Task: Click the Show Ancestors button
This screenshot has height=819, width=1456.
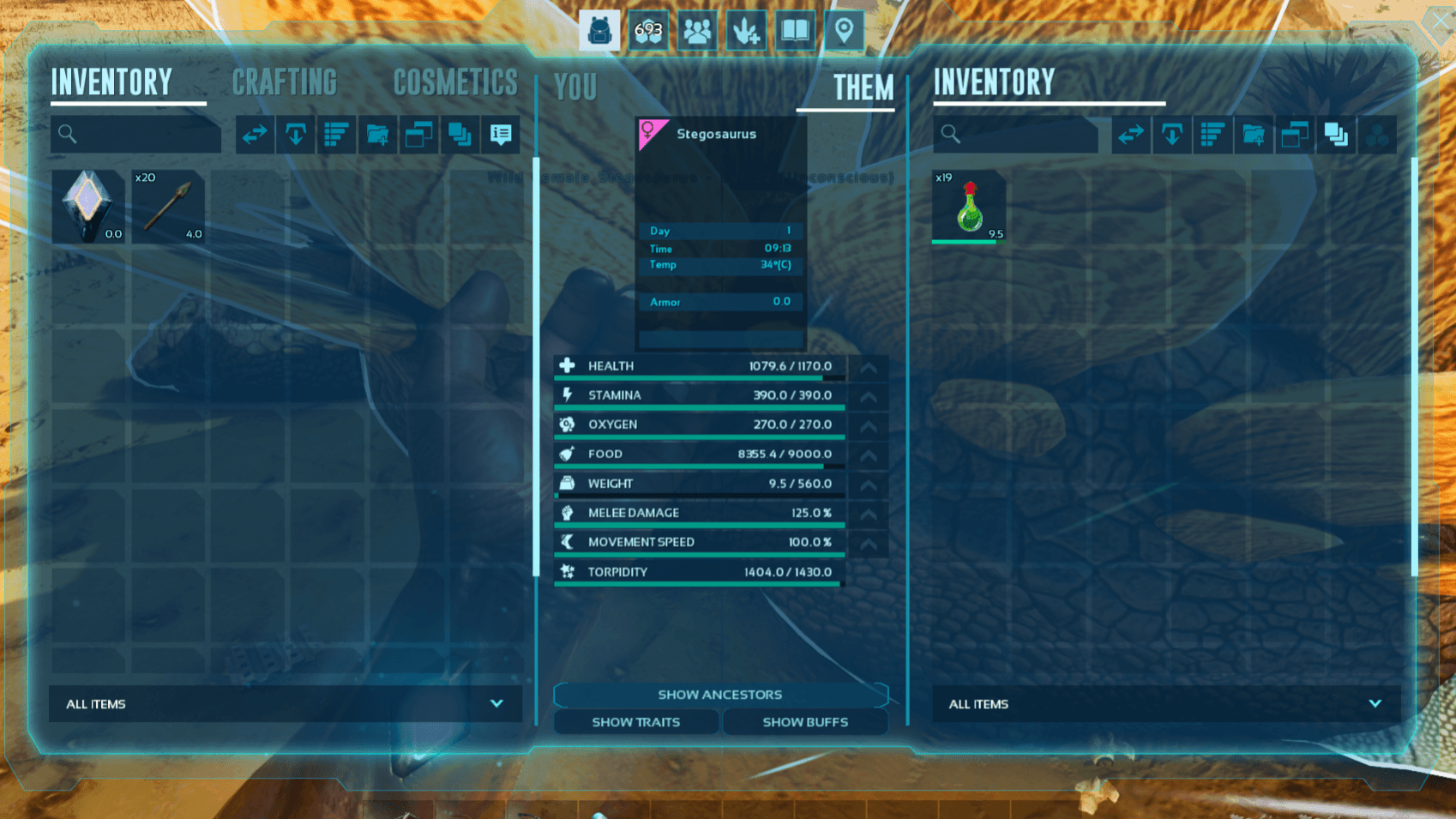Action: [x=720, y=695]
